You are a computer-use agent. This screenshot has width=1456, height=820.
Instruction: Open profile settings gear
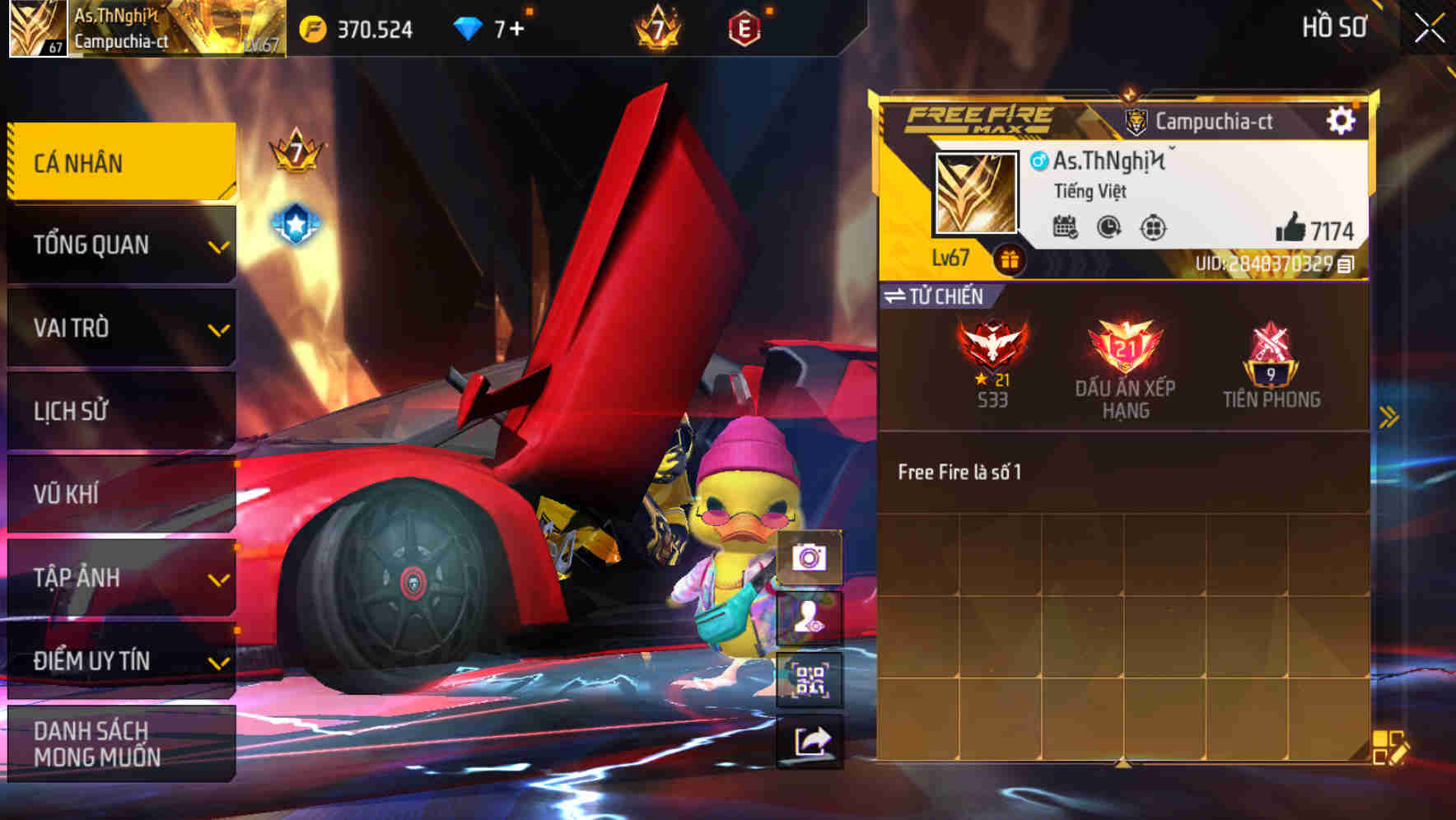coord(1342,119)
